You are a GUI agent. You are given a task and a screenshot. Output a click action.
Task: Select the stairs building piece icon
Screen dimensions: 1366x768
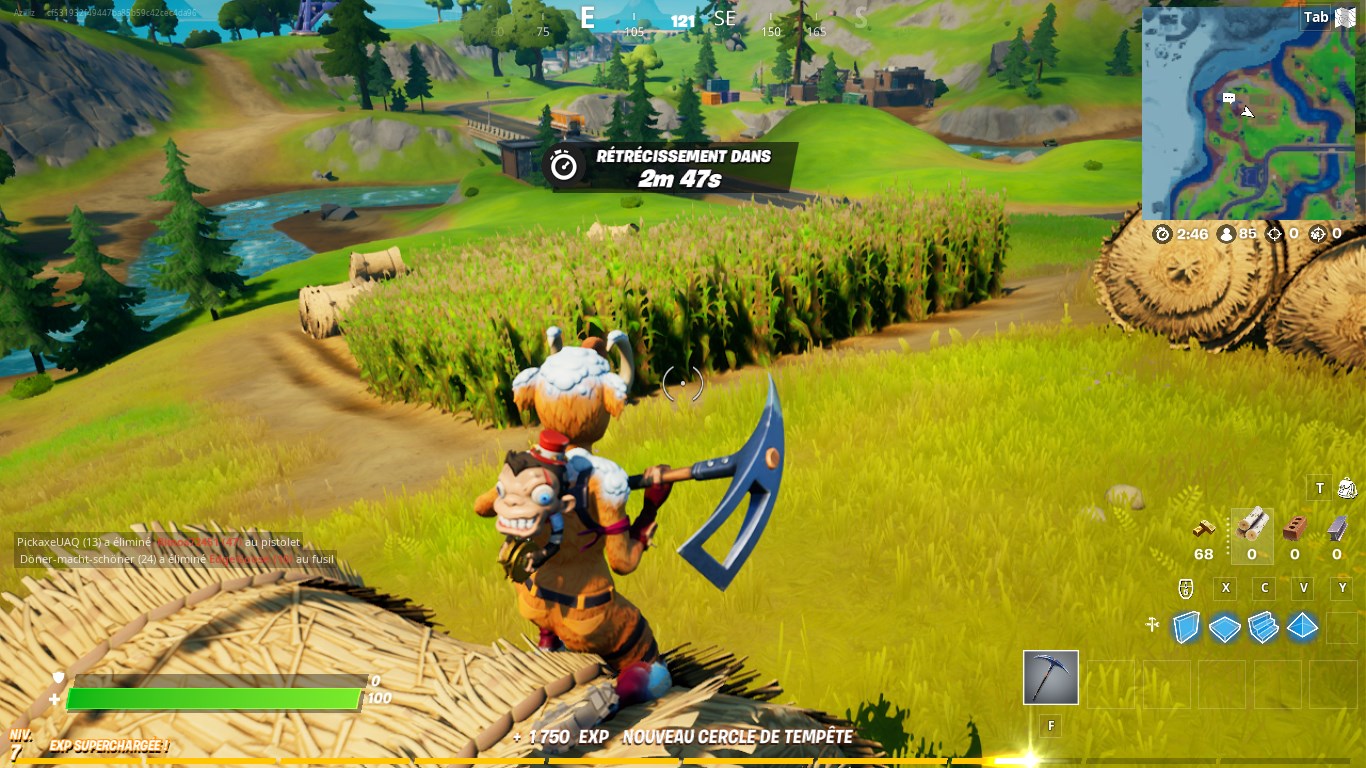pos(1262,627)
